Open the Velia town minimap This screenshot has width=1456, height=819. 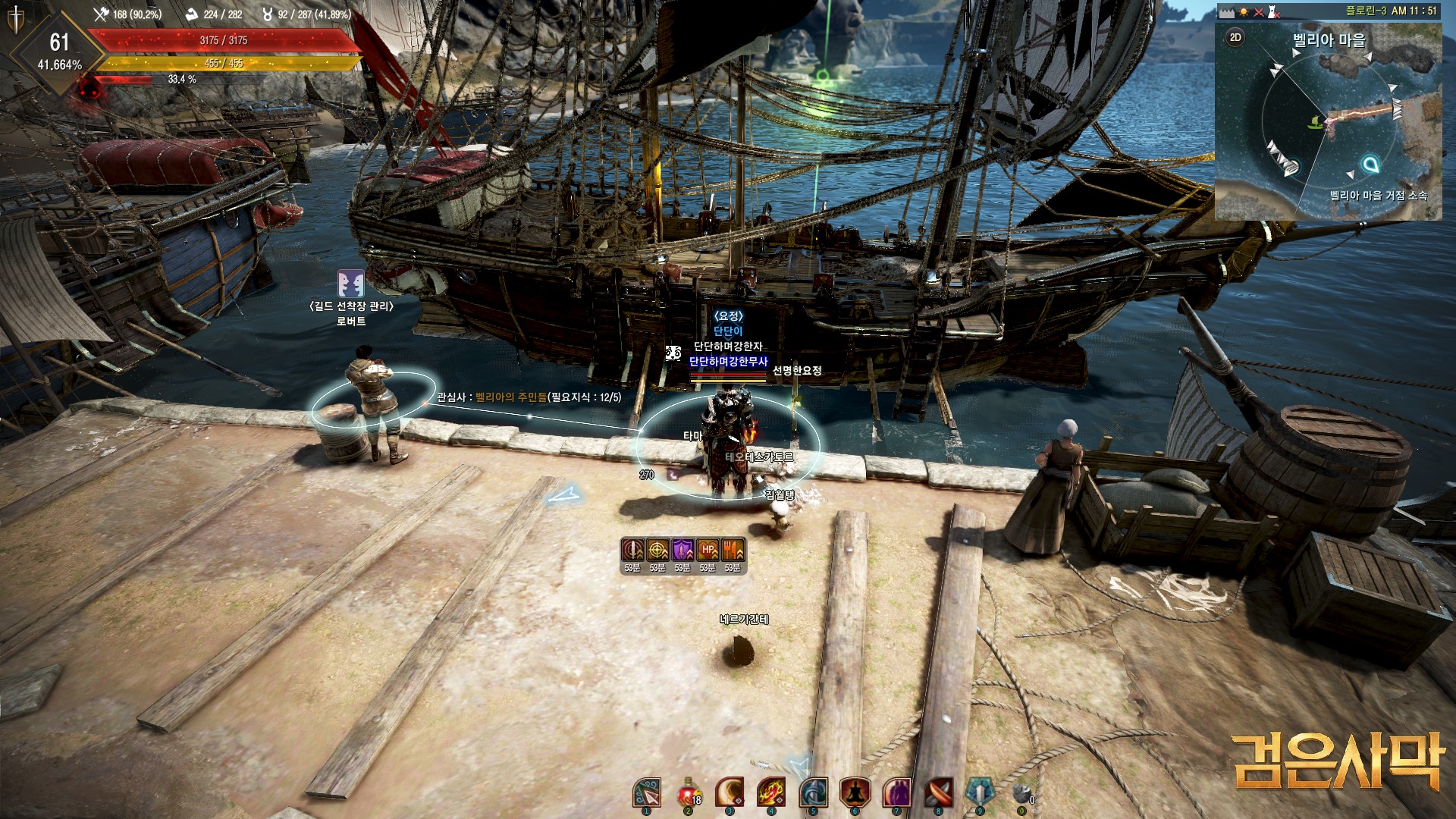(x=1328, y=121)
